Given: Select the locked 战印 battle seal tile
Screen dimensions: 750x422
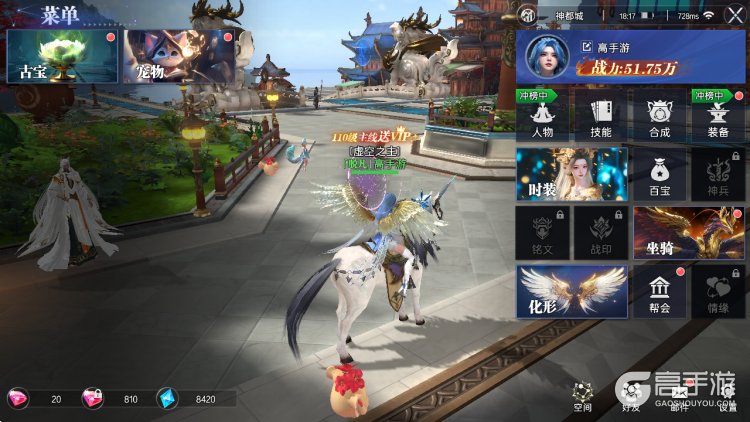Looking at the screenshot, I should coord(601,232).
